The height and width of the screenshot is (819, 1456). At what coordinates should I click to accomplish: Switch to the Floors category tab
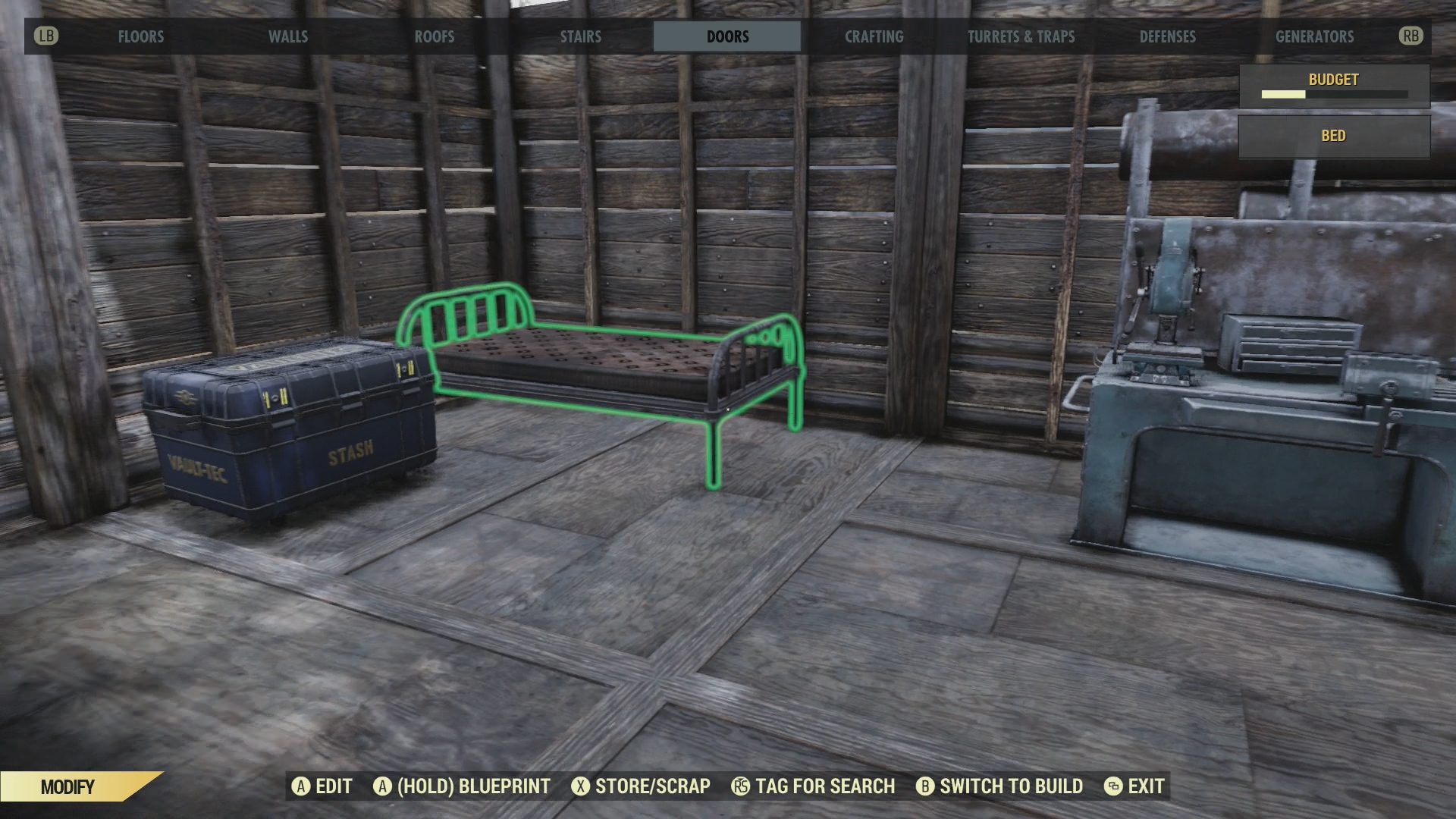(141, 36)
